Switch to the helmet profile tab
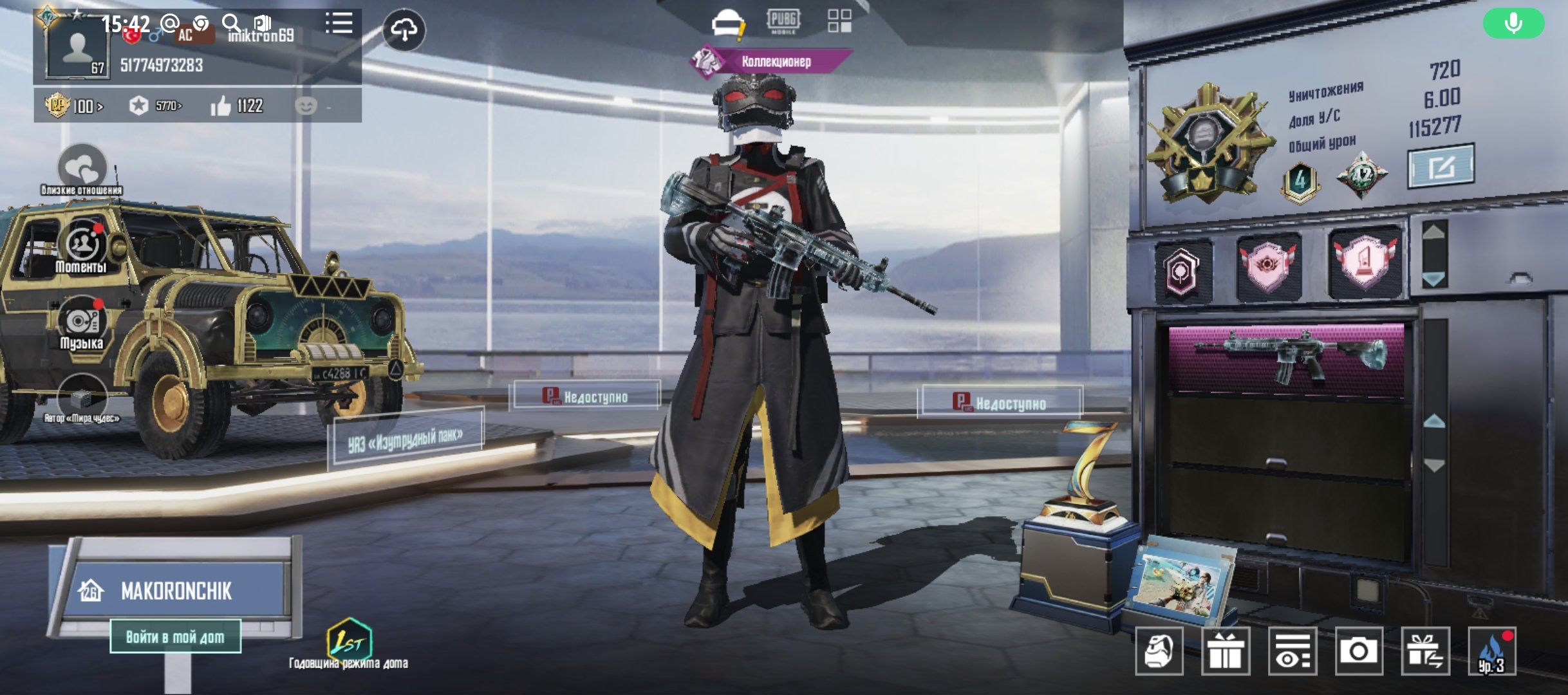The width and height of the screenshot is (1568, 695). click(x=727, y=23)
